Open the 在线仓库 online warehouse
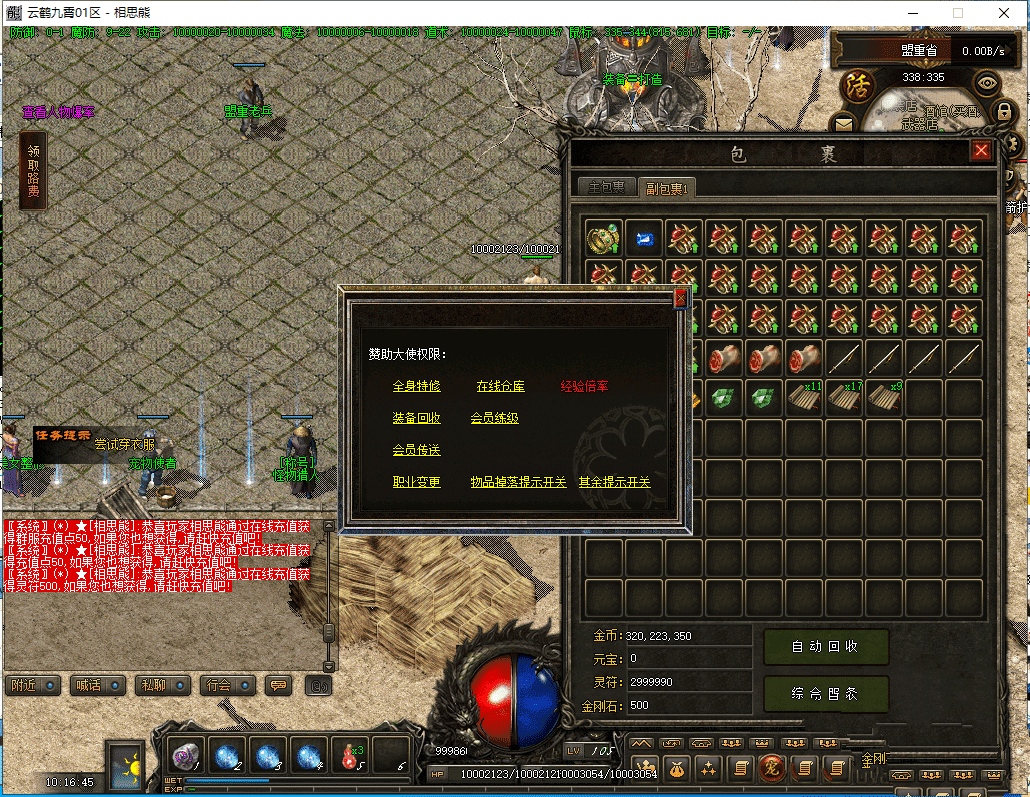 [500, 386]
